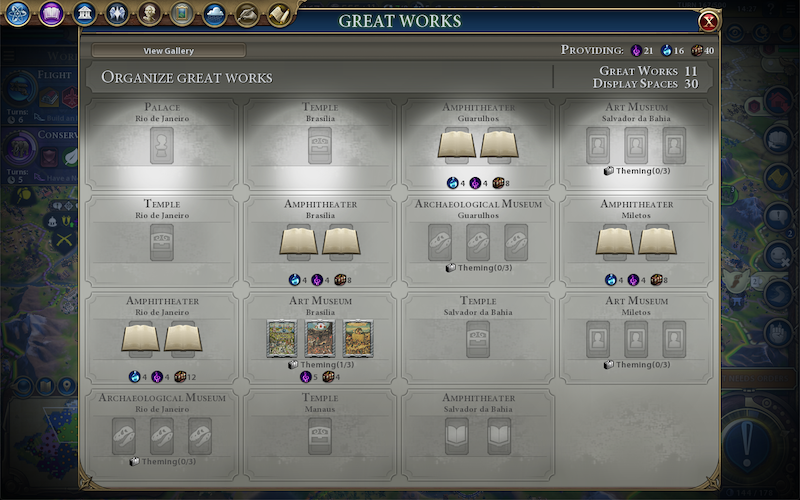Open the cloud climate icon

(x=214, y=14)
